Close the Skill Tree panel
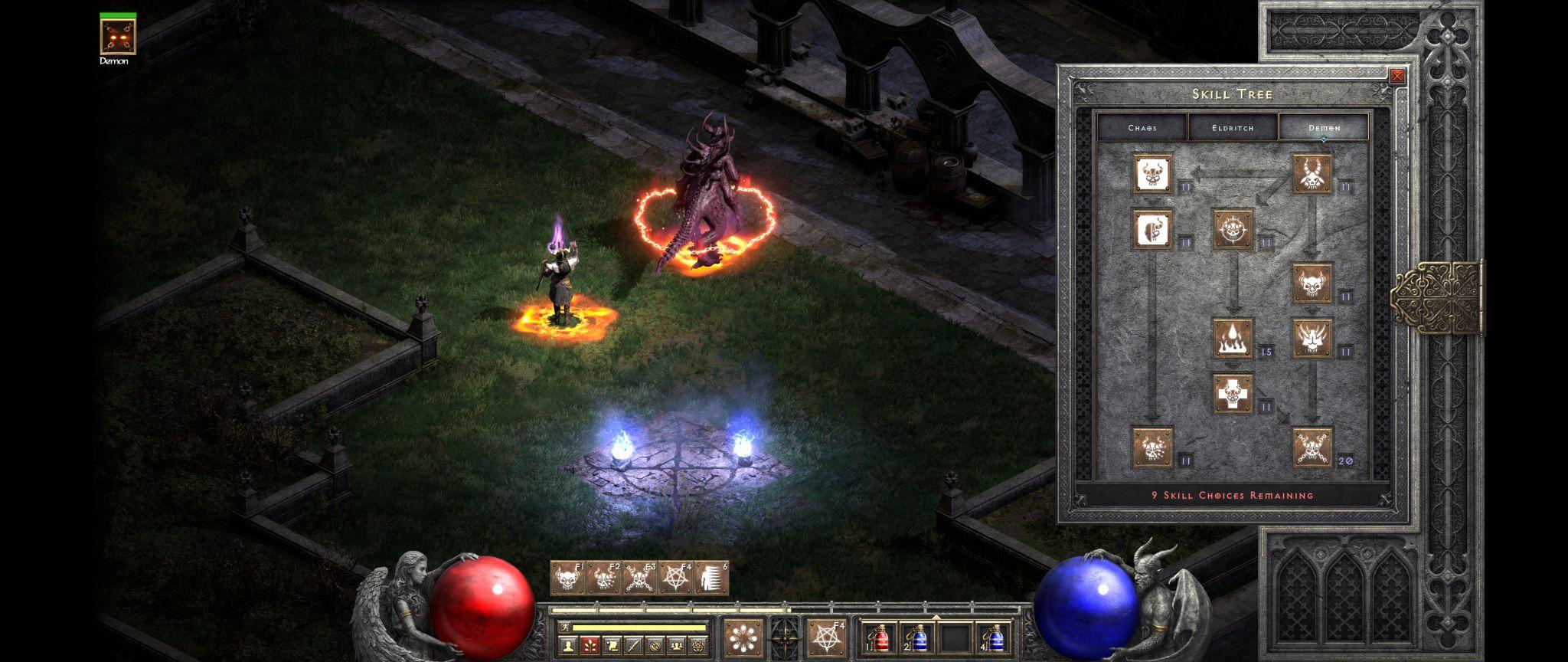The image size is (1568, 662). tap(1397, 76)
